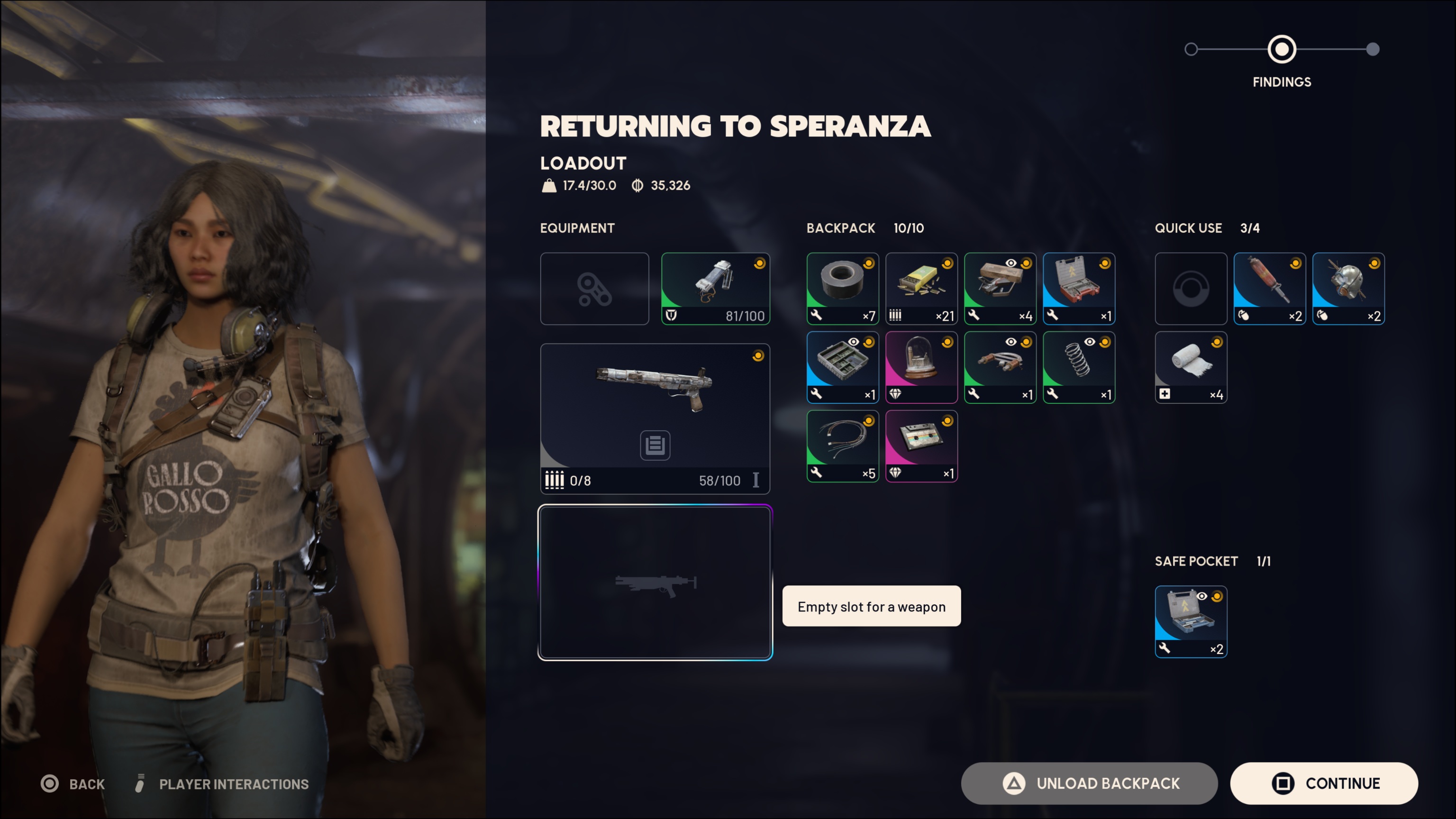The width and height of the screenshot is (1456, 819).
Task: Select the duct tape roll in backpack
Action: pyautogui.click(x=842, y=289)
